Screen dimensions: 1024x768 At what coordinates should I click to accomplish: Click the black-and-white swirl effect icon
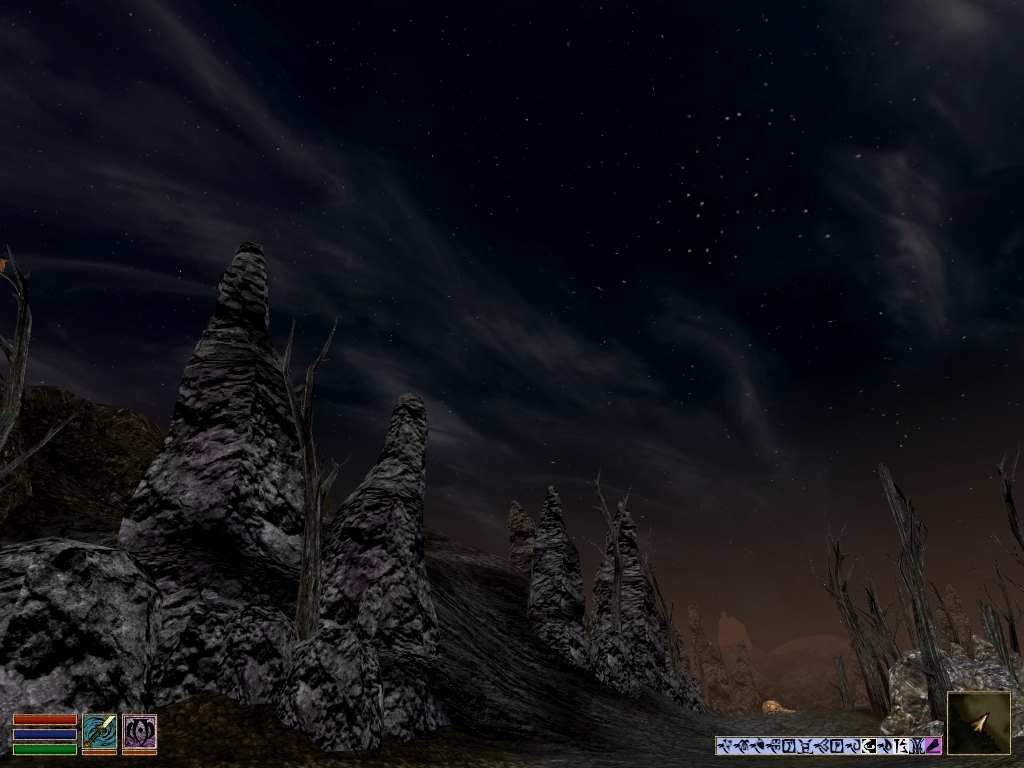coord(869,746)
